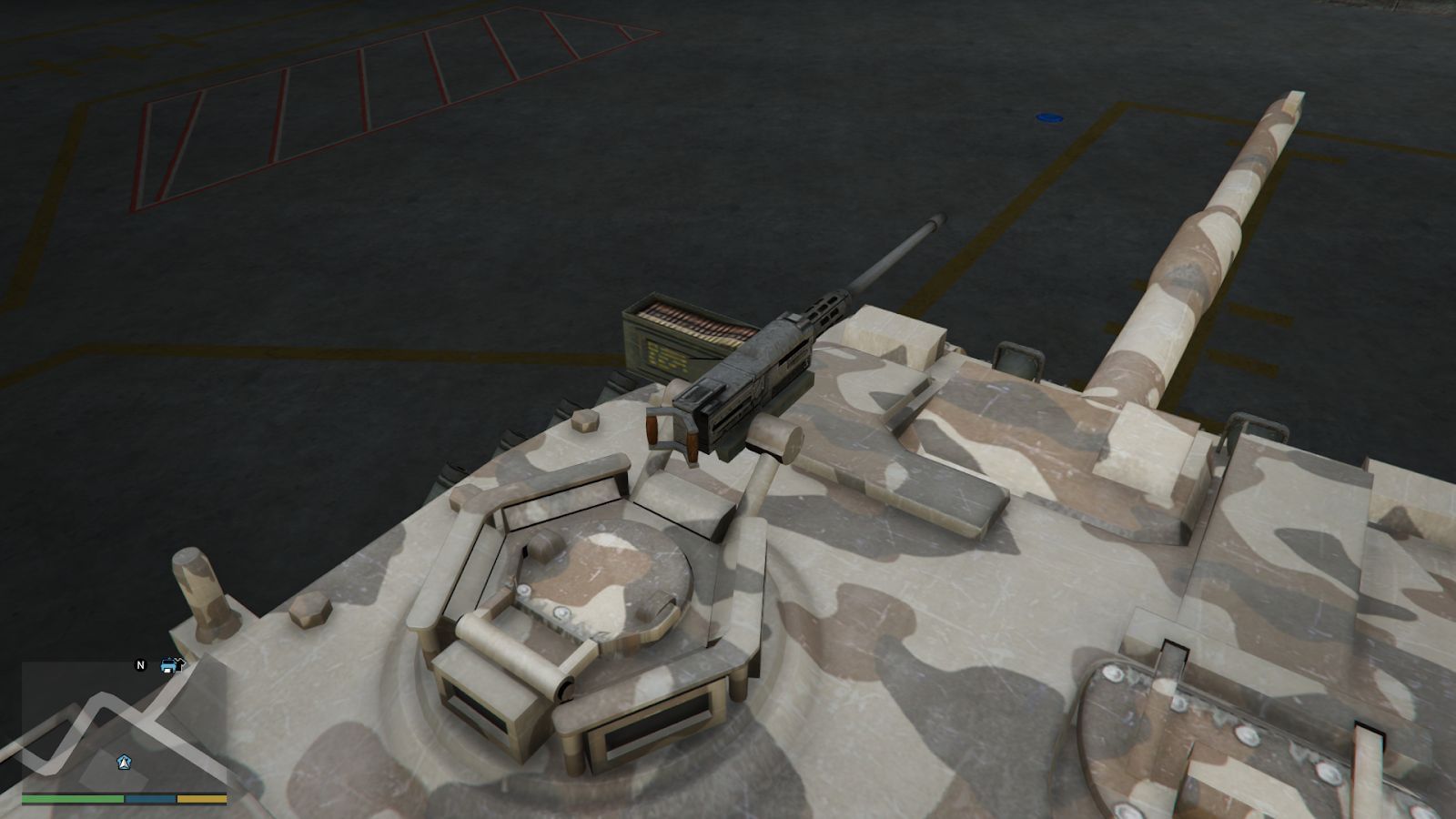1456x819 pixels.
Task: Click the N compass marker above the minimap
Action: [140, 666]
